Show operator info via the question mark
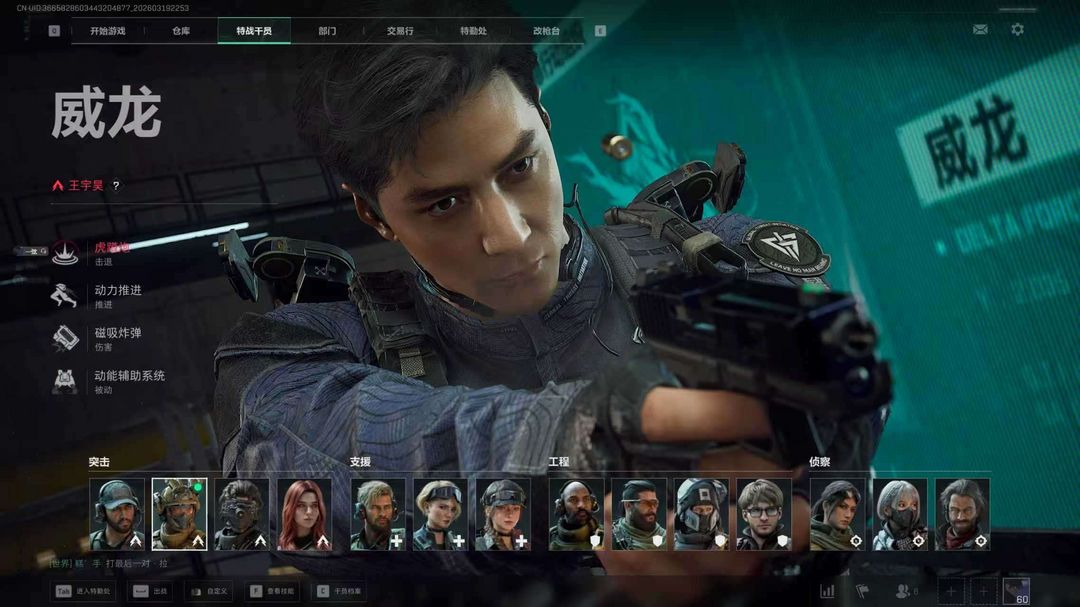The height and width of the screenshot is (607, 1080). click(x=116, y=186)
